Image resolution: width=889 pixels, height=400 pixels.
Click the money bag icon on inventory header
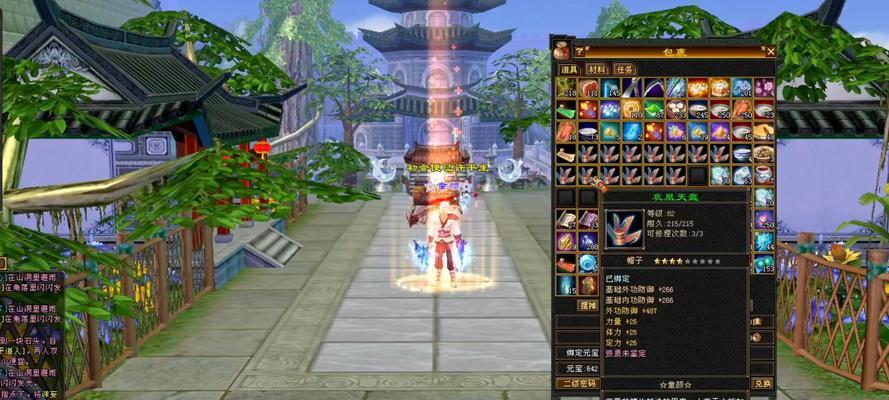coord(561,50)
